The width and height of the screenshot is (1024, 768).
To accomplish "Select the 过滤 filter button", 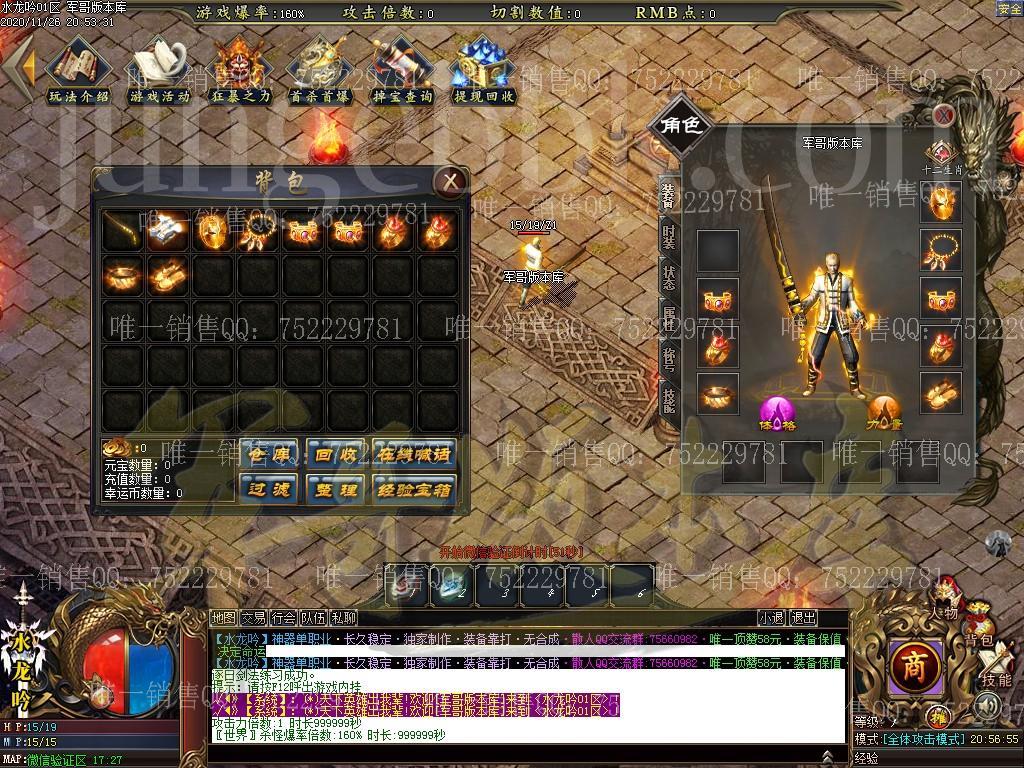I will tap(268, 489).
